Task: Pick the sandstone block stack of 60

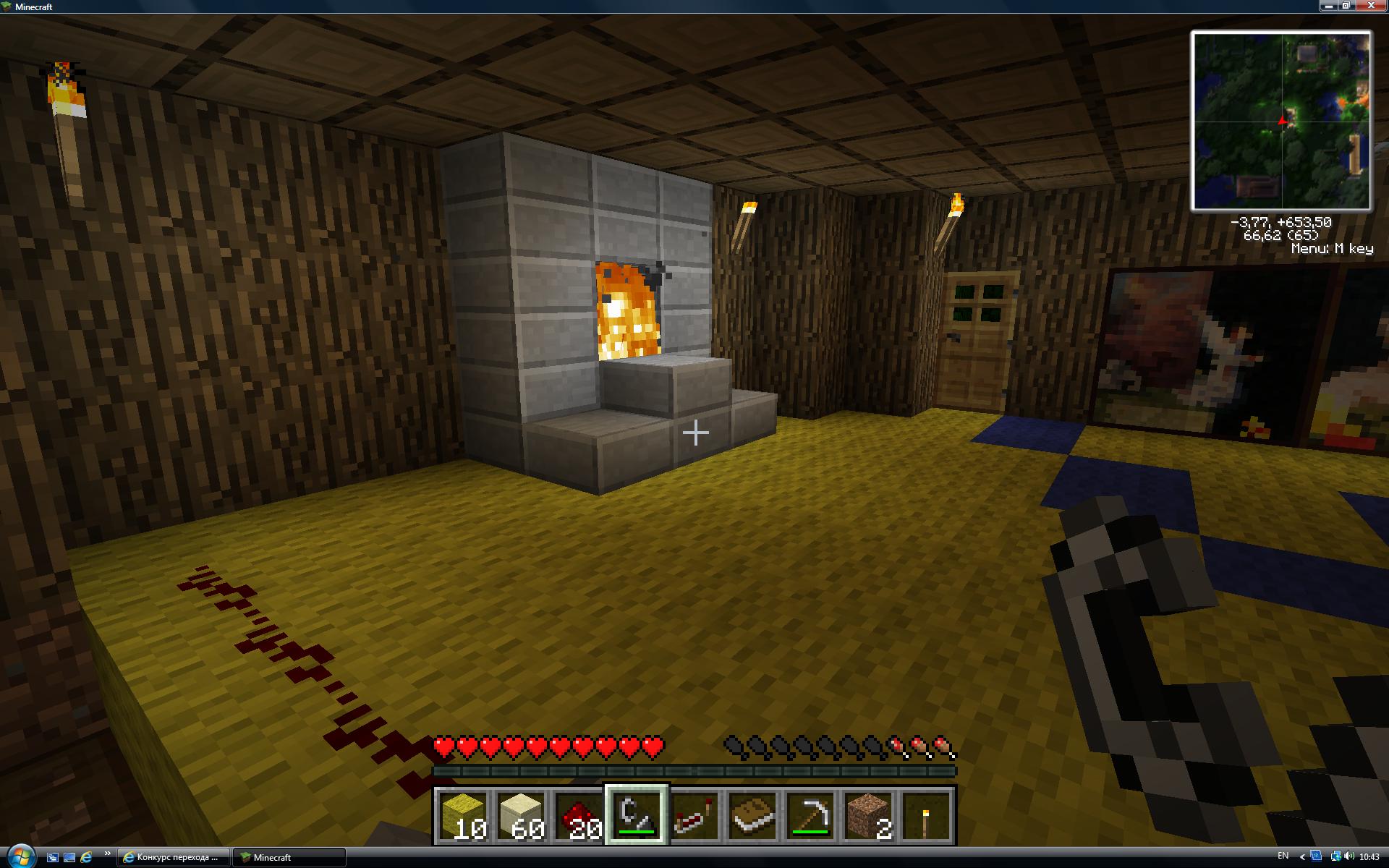Action: (x=521, y=815)
